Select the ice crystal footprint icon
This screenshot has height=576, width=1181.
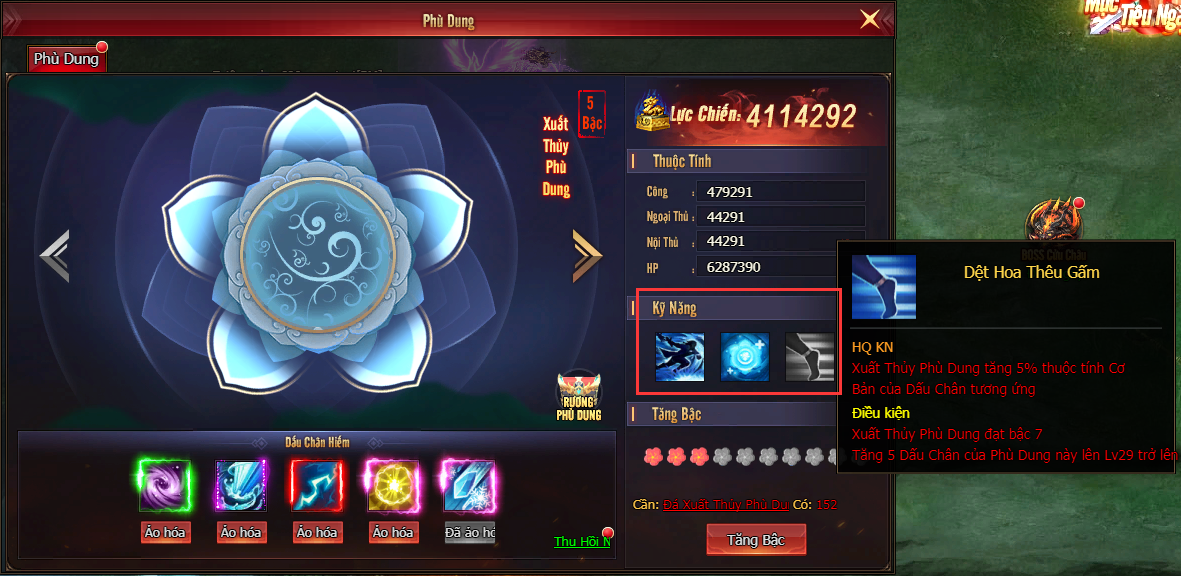click(x=468, y=486)
